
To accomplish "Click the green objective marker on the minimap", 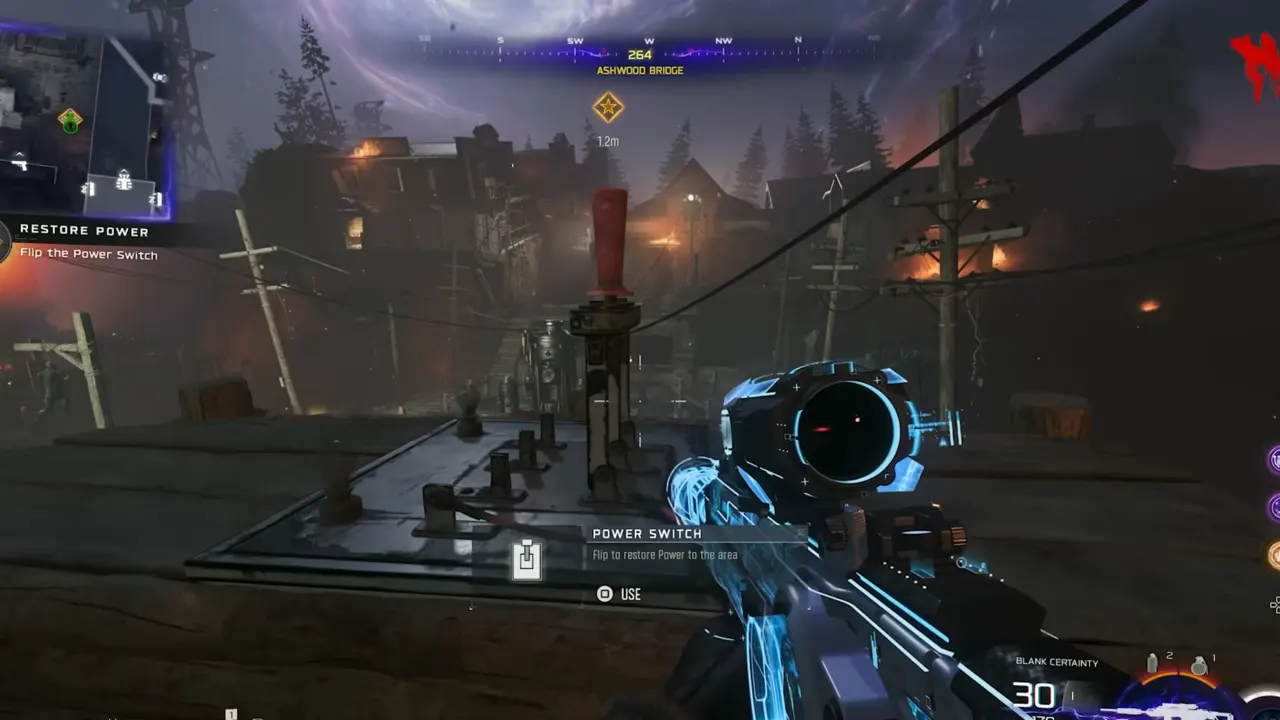I will (x=70, y=122).
